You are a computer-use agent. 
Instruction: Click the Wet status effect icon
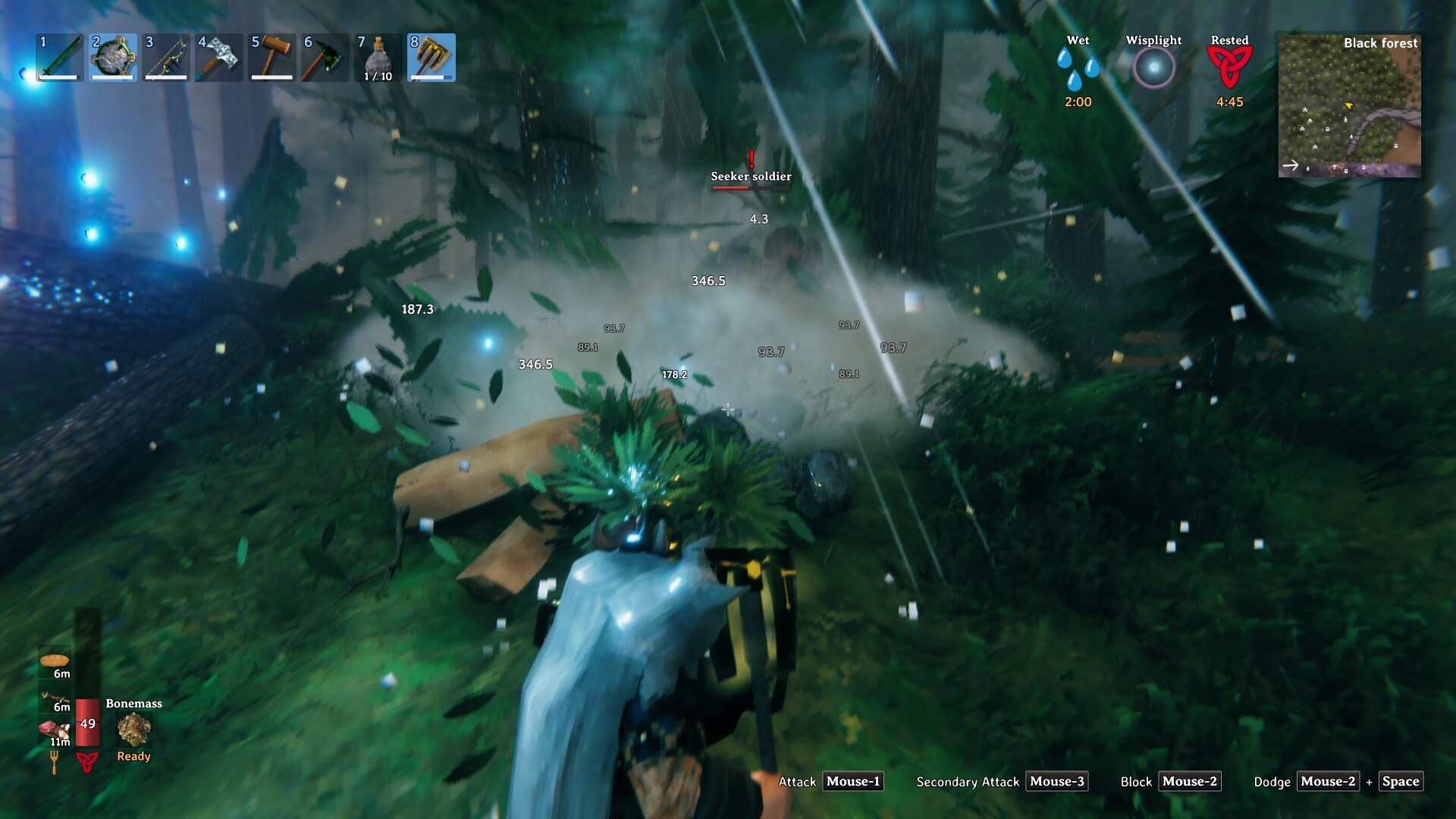point(1078,67)
